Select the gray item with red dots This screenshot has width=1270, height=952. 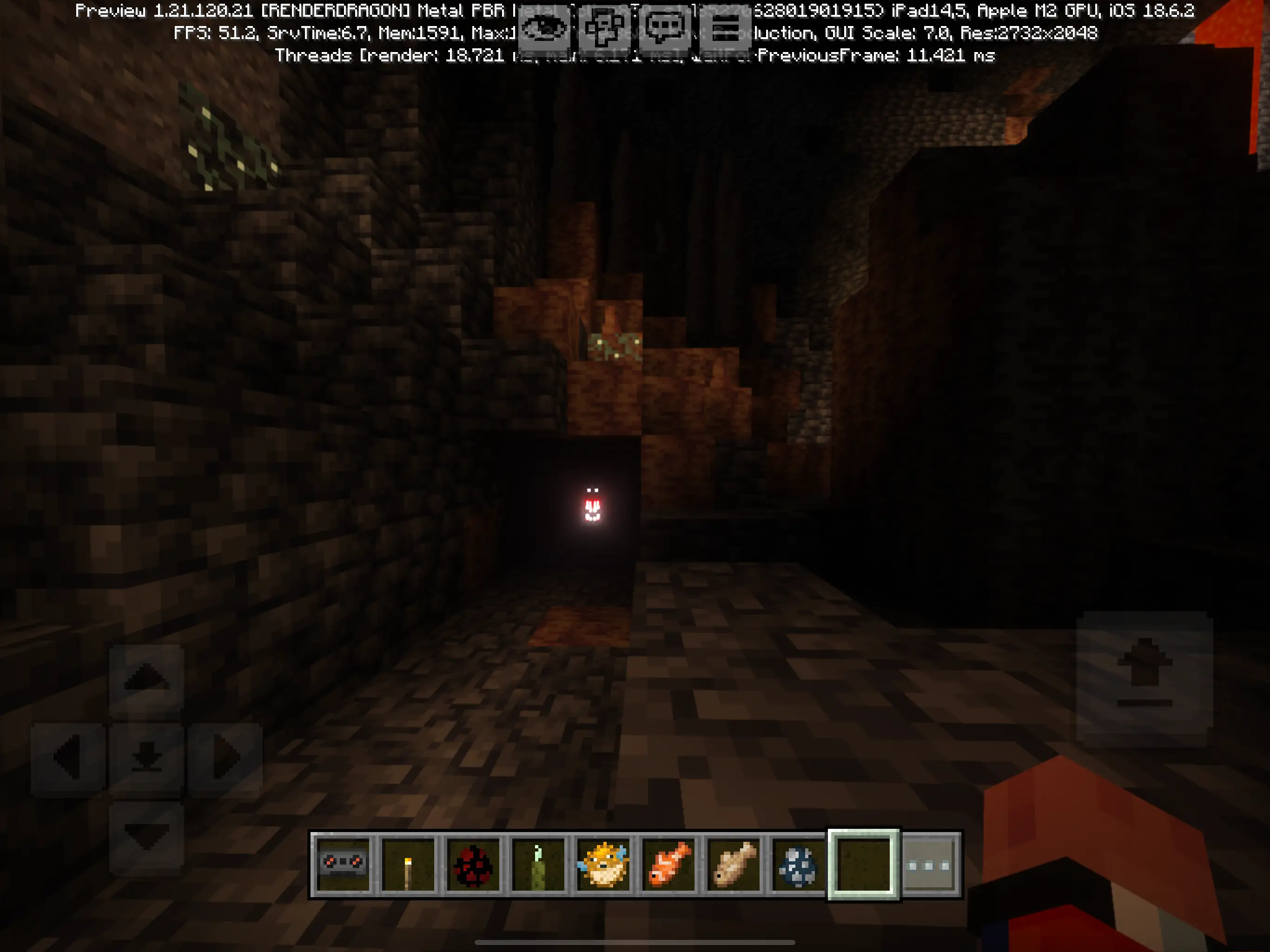point(344,864)
